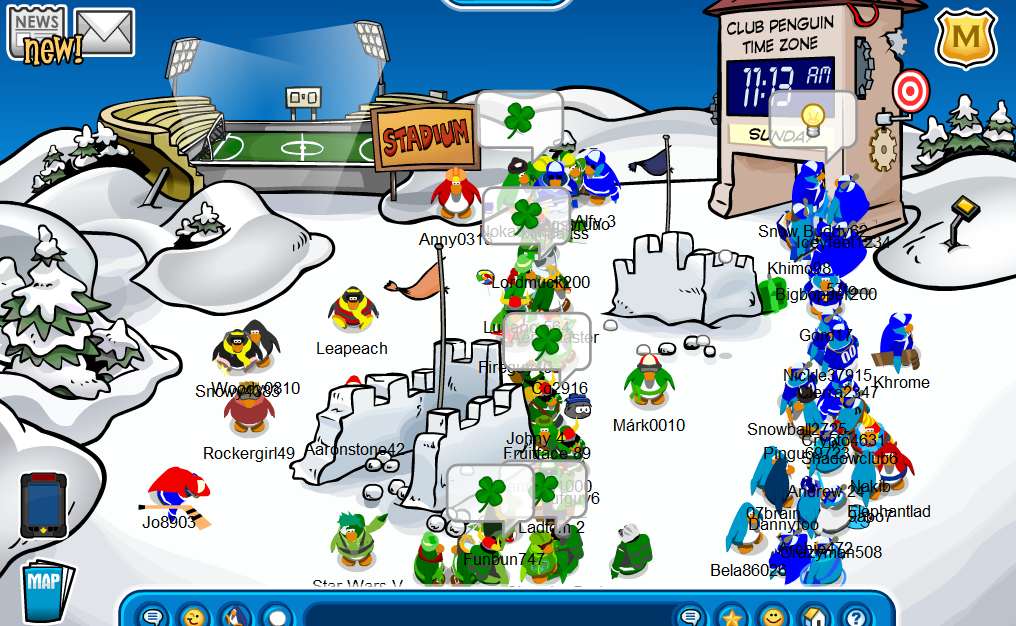Open the help question mark button

coord(853,616)
